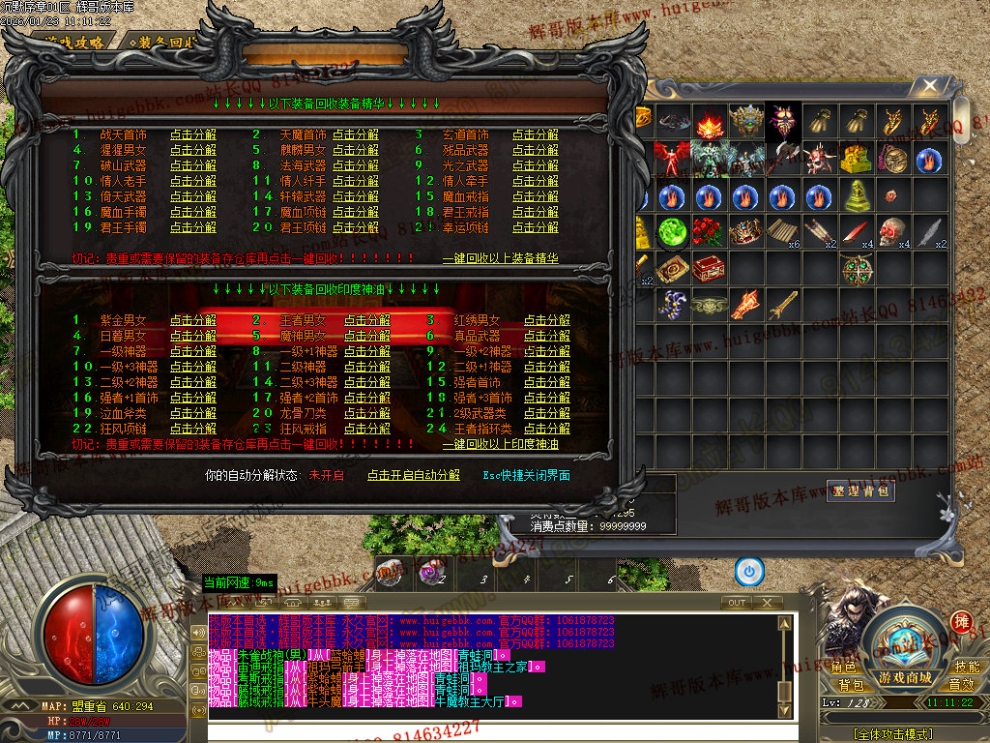Screen dimensions: 990x743
Task: Recycle all above for 印度神油
Action: coord(500,444)
